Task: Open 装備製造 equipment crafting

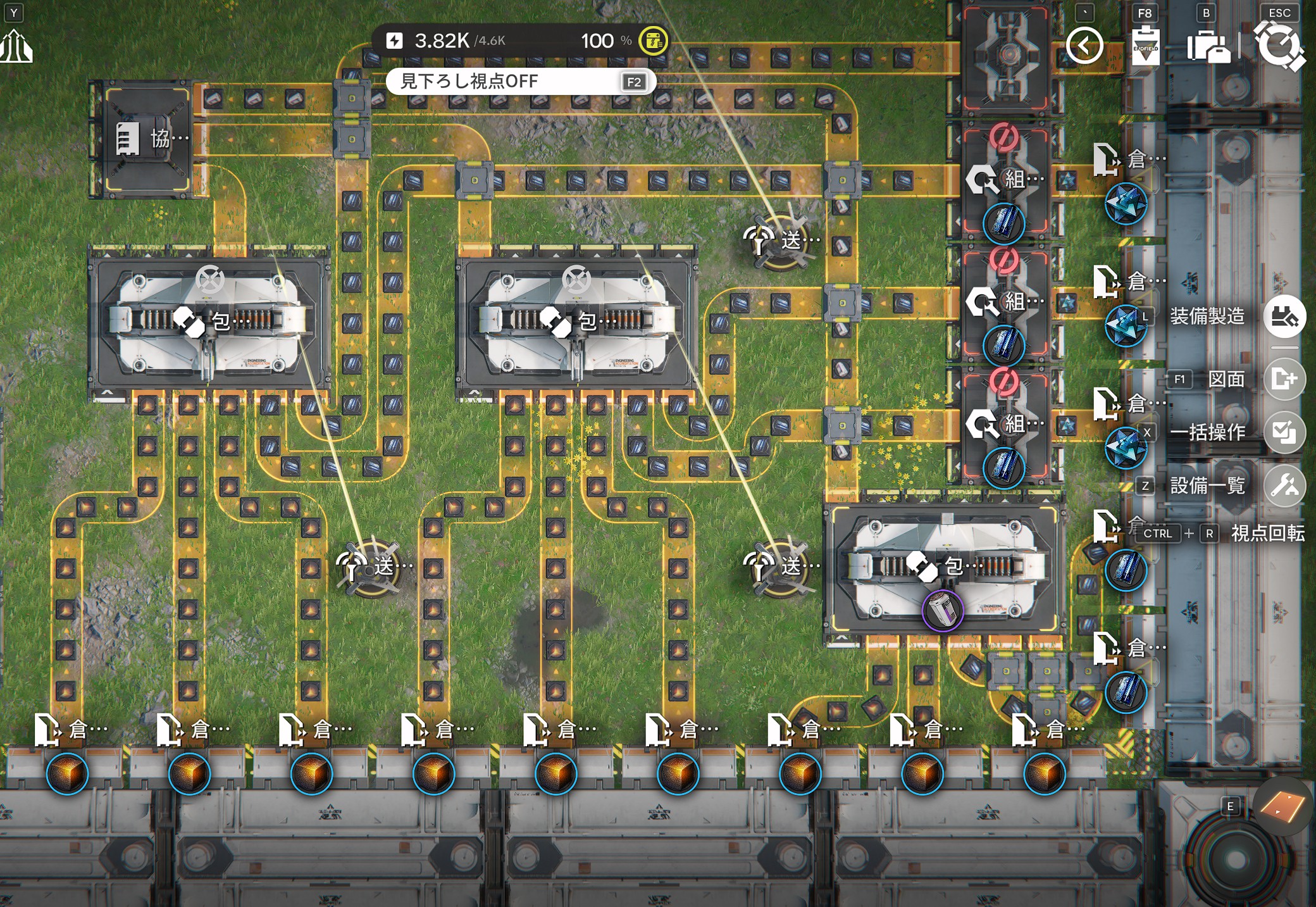Action: click(x=1284, y=316)
